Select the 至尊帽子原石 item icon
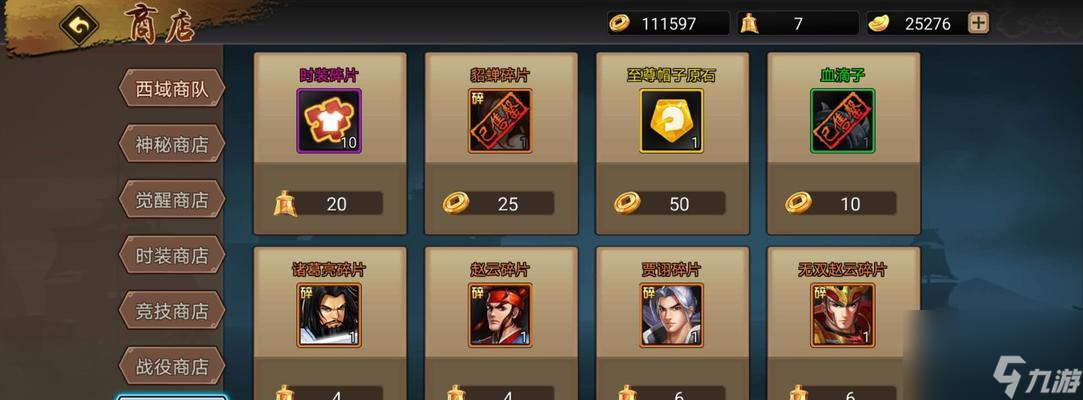The image size is (1083, 400). pyautogui.click(x=671, y=121)
